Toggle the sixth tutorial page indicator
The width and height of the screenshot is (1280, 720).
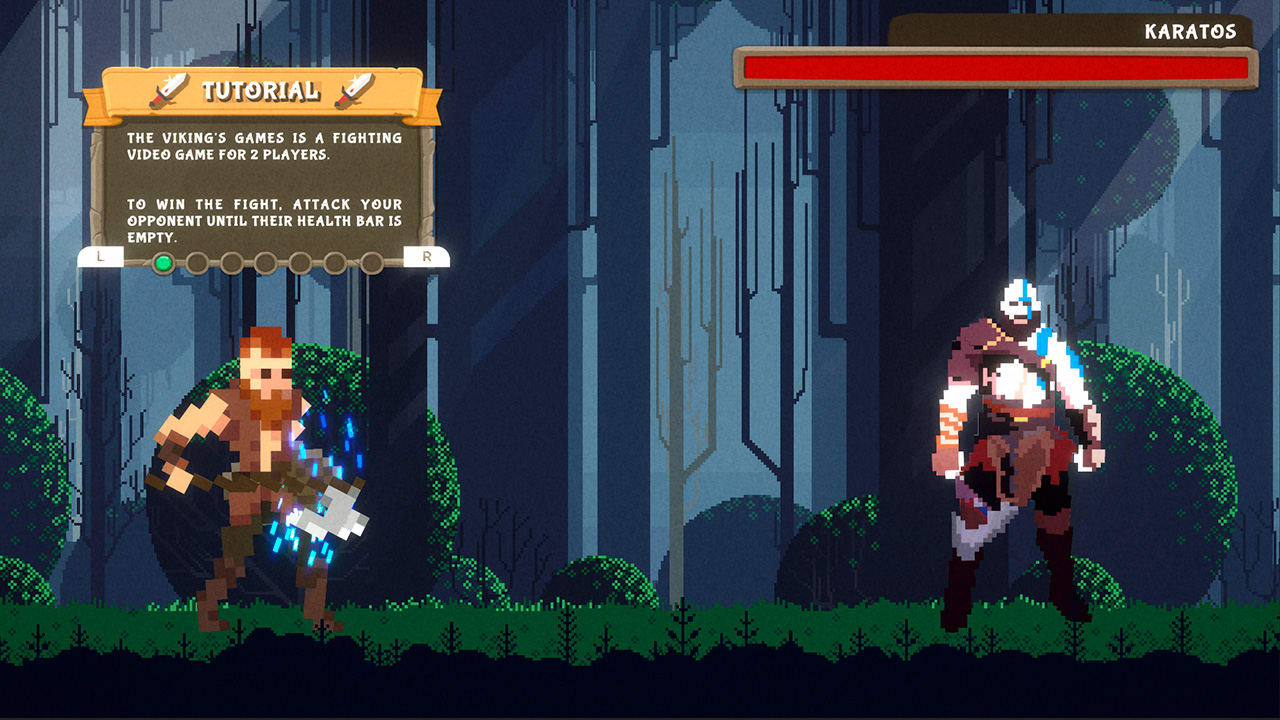point(334,263)
